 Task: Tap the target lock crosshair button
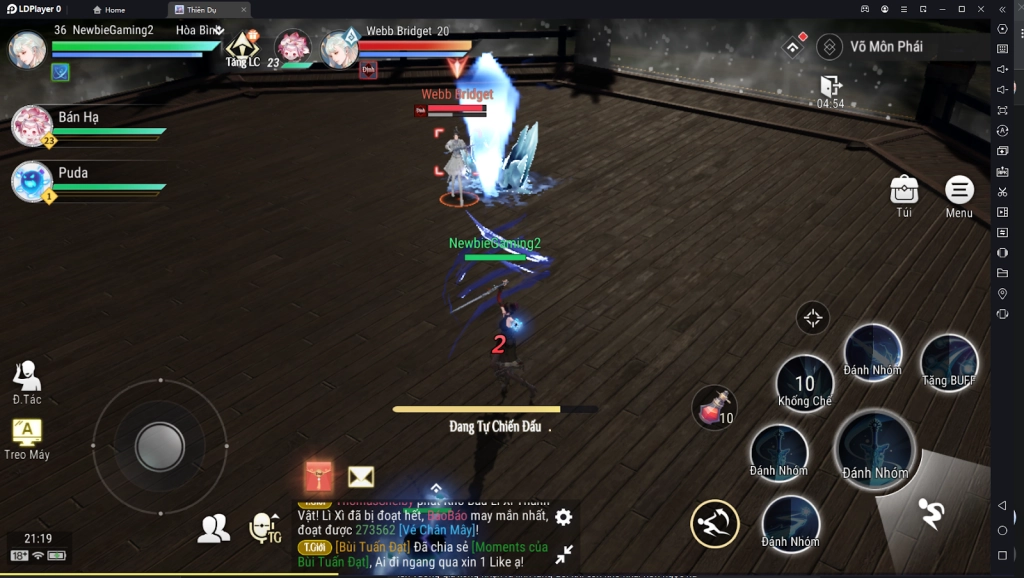813,318
